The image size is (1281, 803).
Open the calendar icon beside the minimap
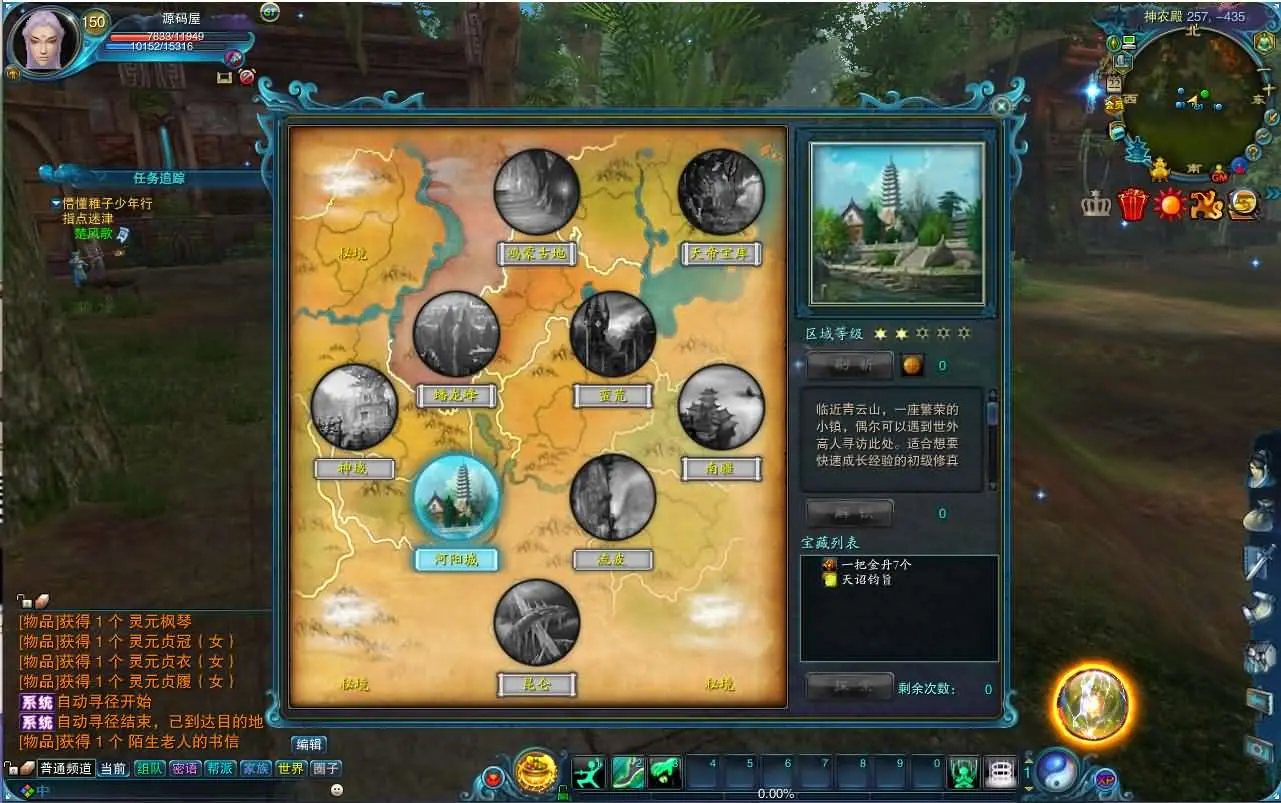coord(1115,84)
